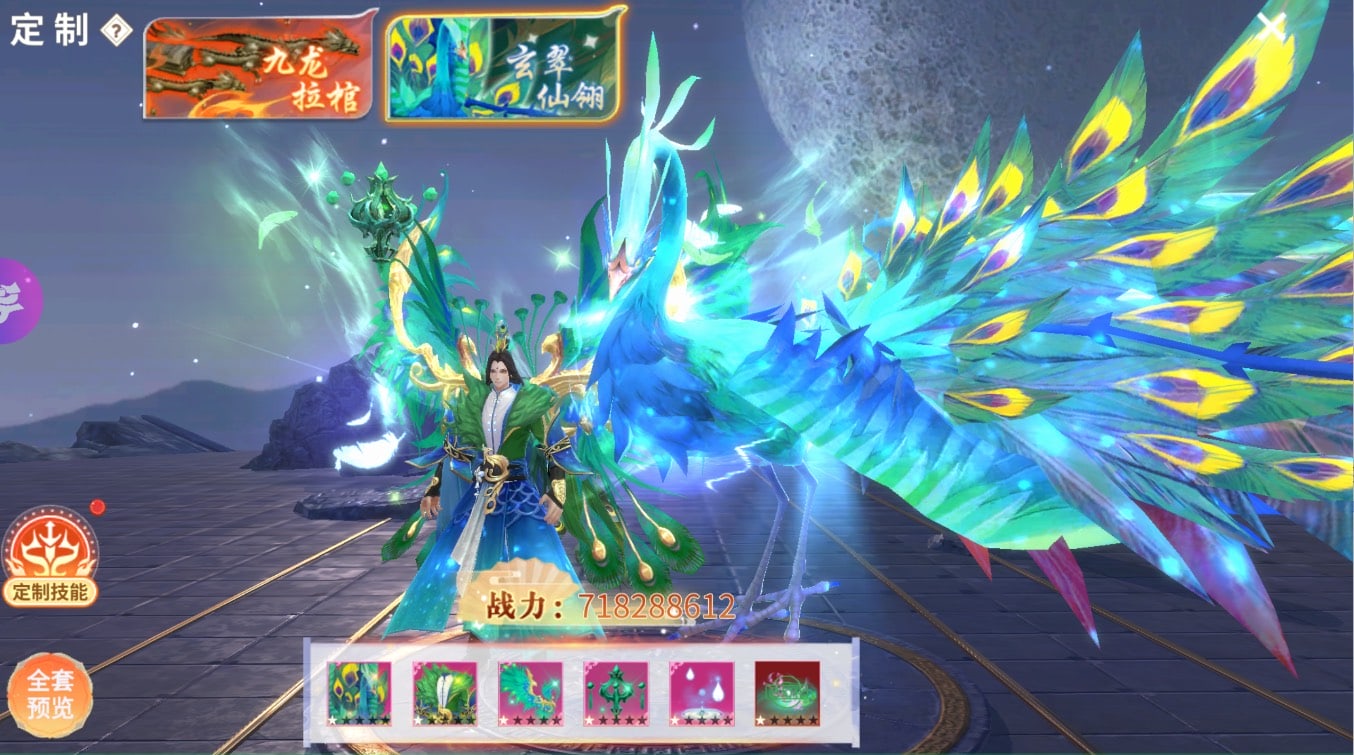Pick the teal phoenix wings item slot
This screenshot has width=1354, height=755.
pyautogui.click(x=530, y=692)
